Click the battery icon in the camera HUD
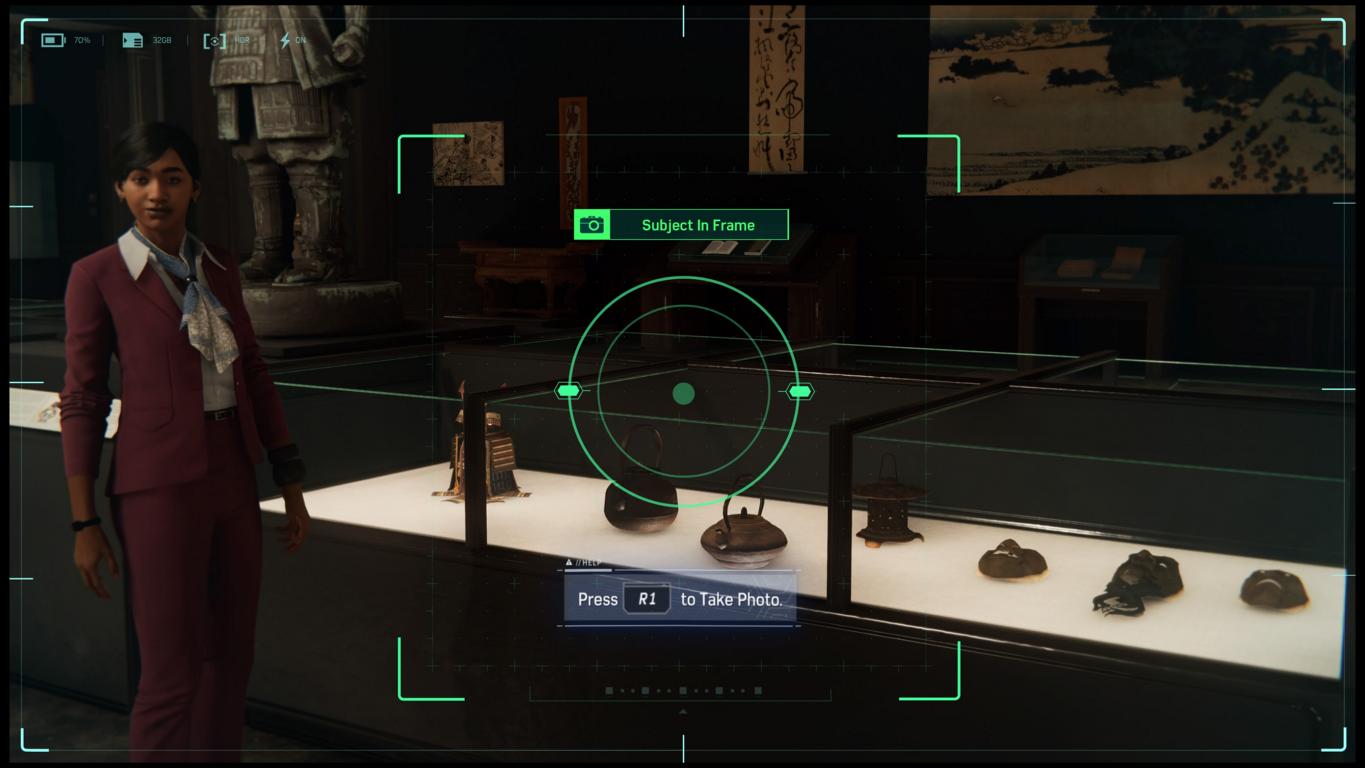Screen dimensions: 1365x768 [52, 40]
